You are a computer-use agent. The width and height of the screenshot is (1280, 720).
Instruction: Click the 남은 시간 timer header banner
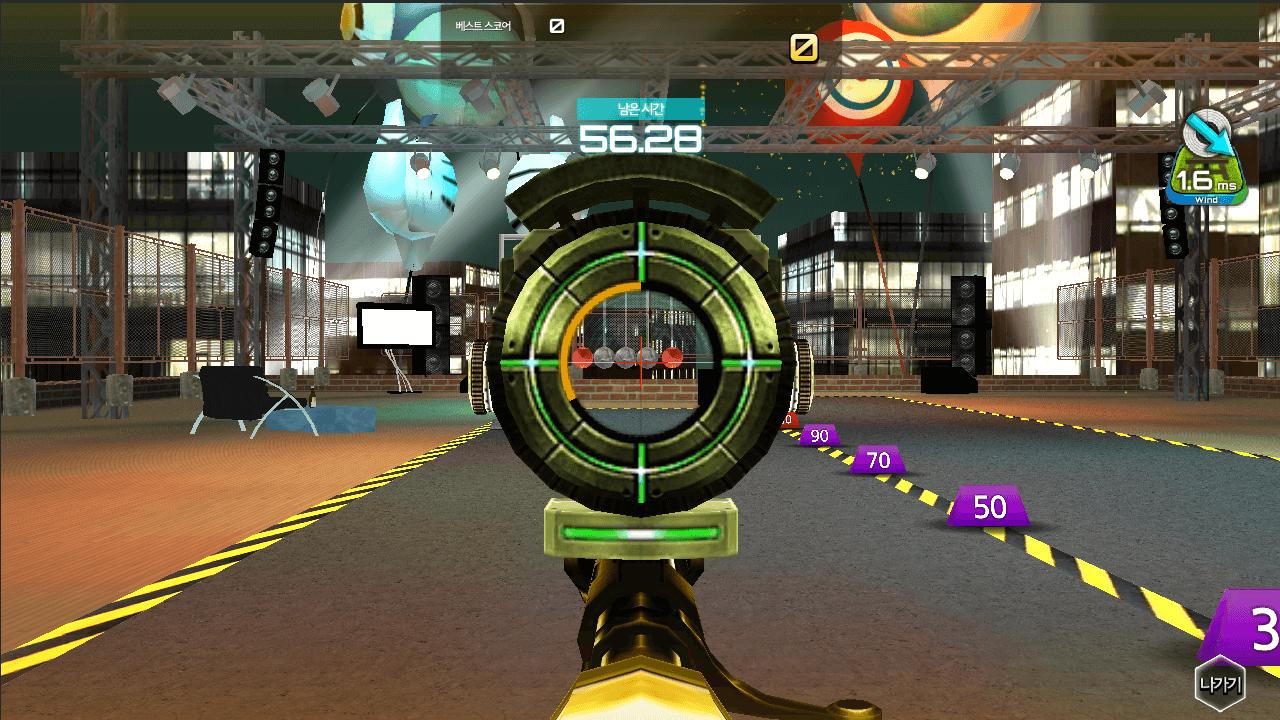point(640,109)
